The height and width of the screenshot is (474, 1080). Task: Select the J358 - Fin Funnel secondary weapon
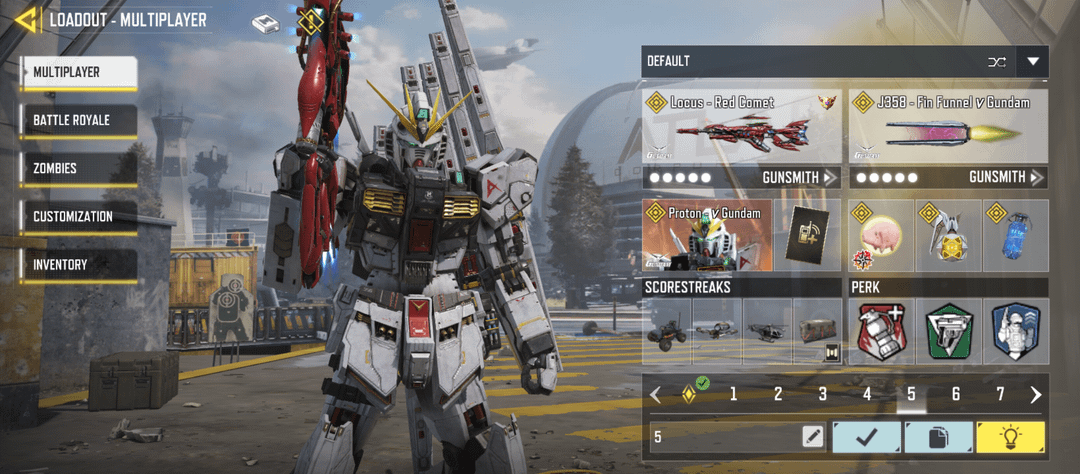(947, 127)
